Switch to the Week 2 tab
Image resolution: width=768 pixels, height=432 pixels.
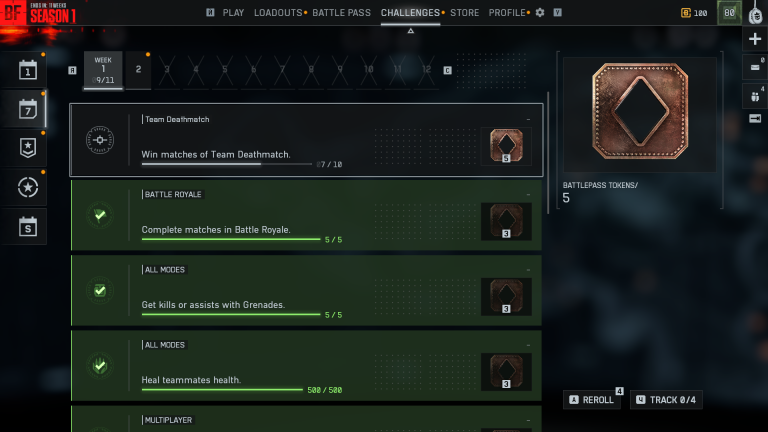pos(138,70)
